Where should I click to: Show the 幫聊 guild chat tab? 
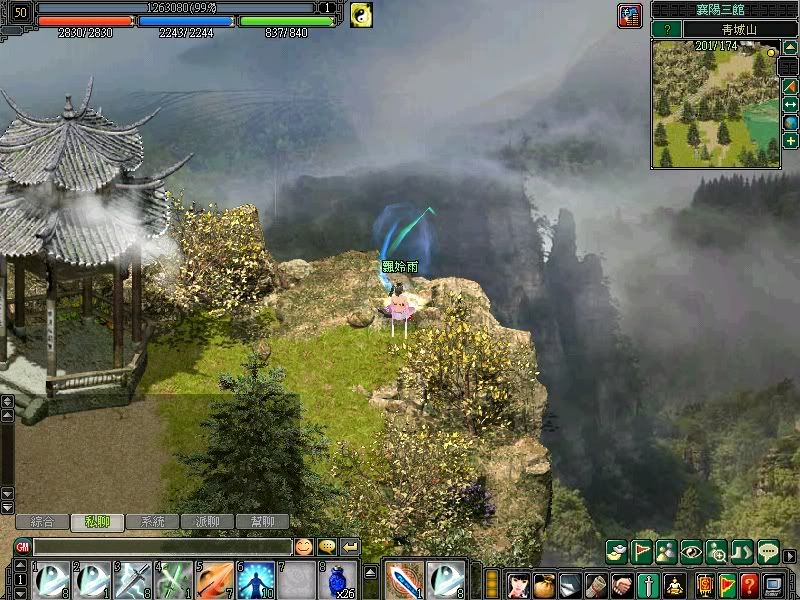(263, 522)
